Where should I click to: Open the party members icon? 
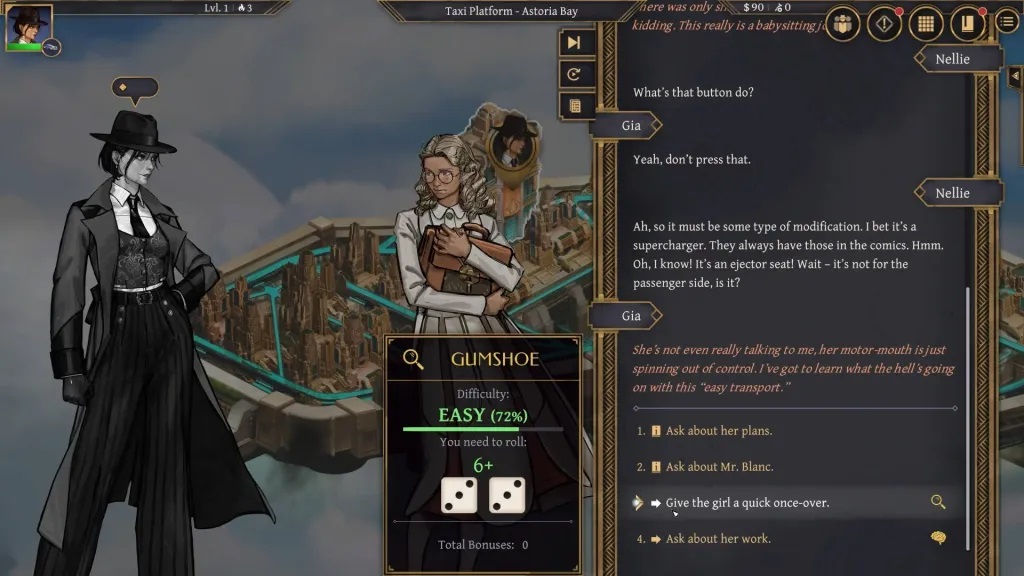point(843,23)
